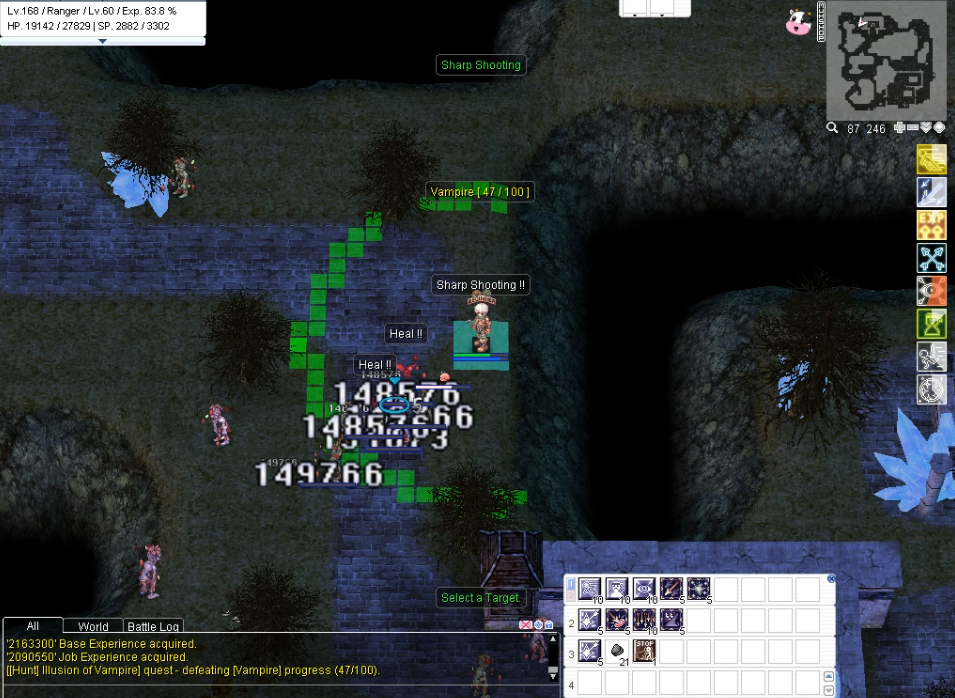Activate the eye skill in hotbar row one

(644, 588)
